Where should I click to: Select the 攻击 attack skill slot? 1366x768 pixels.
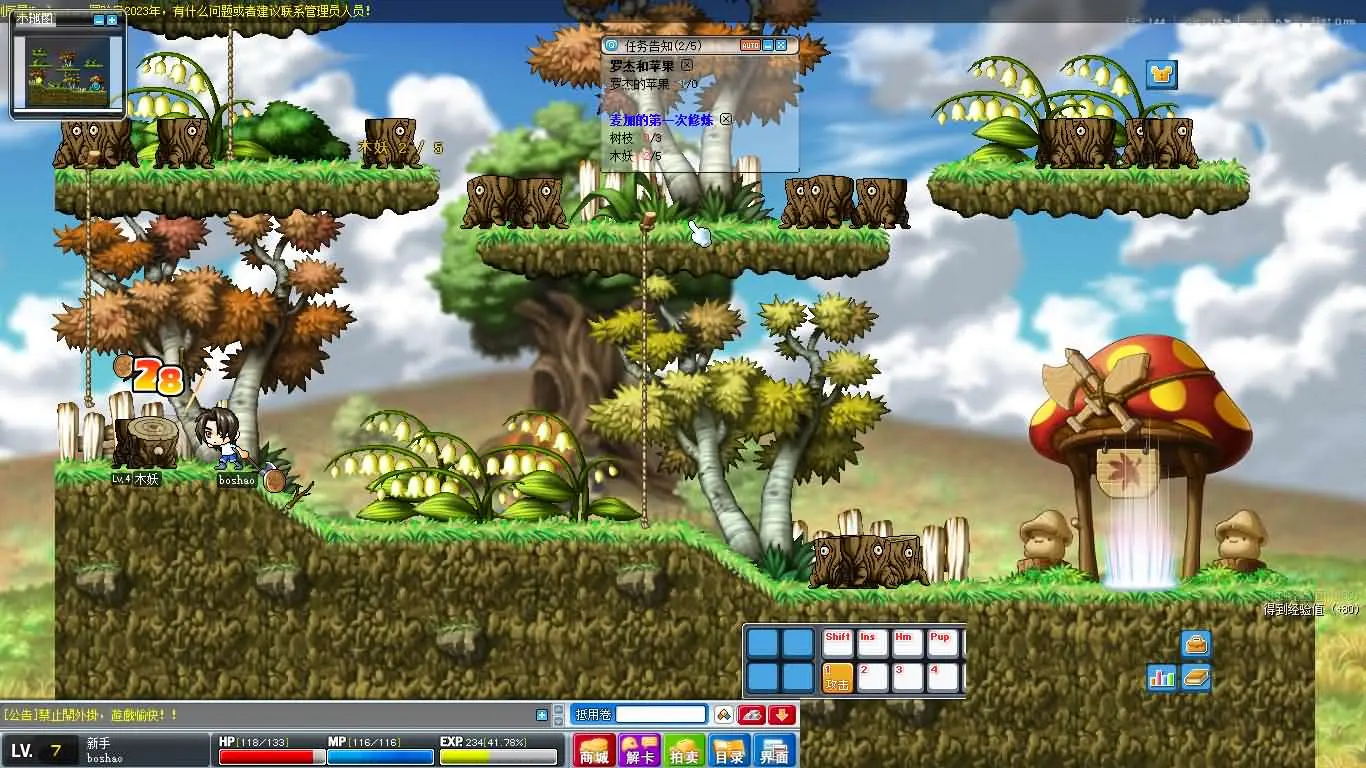(x=837, y=677)
